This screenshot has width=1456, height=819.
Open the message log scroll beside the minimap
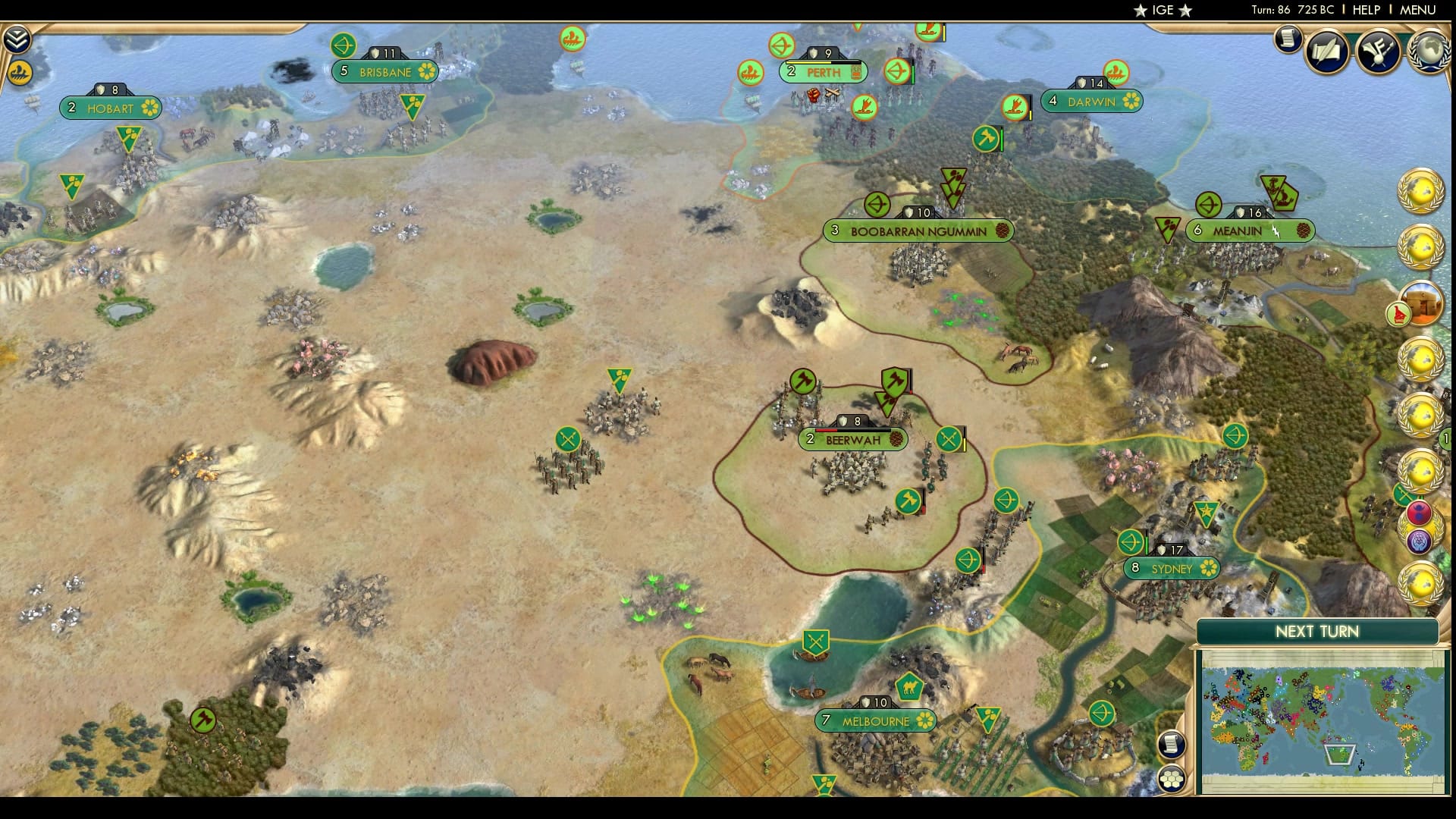1170,744
